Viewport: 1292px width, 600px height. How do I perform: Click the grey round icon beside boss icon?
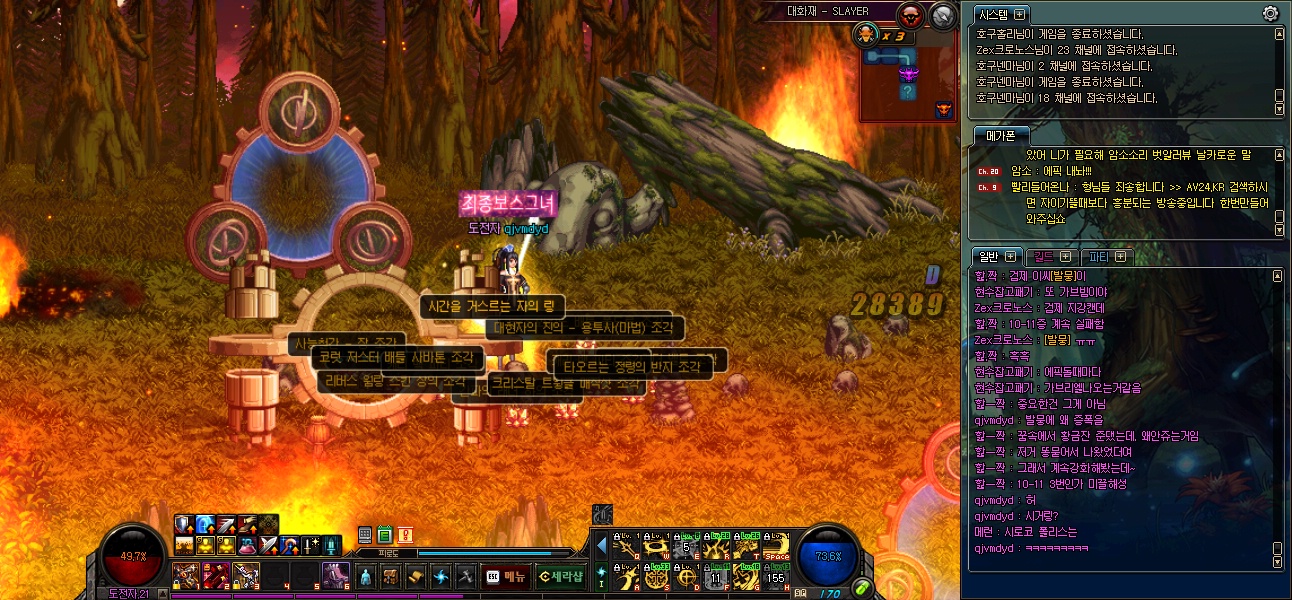click(942, 15)
